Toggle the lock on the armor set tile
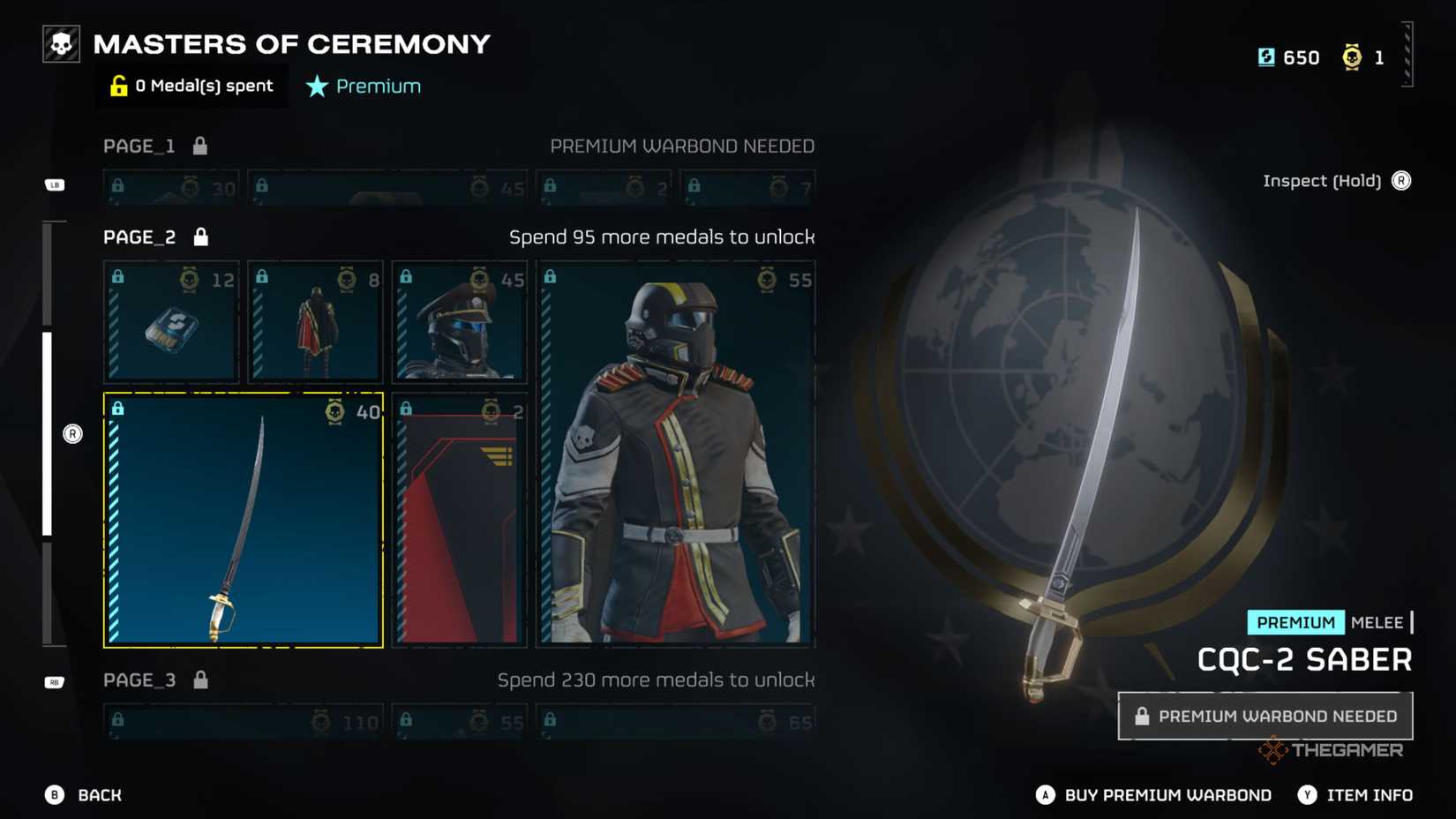 point(552,275)
